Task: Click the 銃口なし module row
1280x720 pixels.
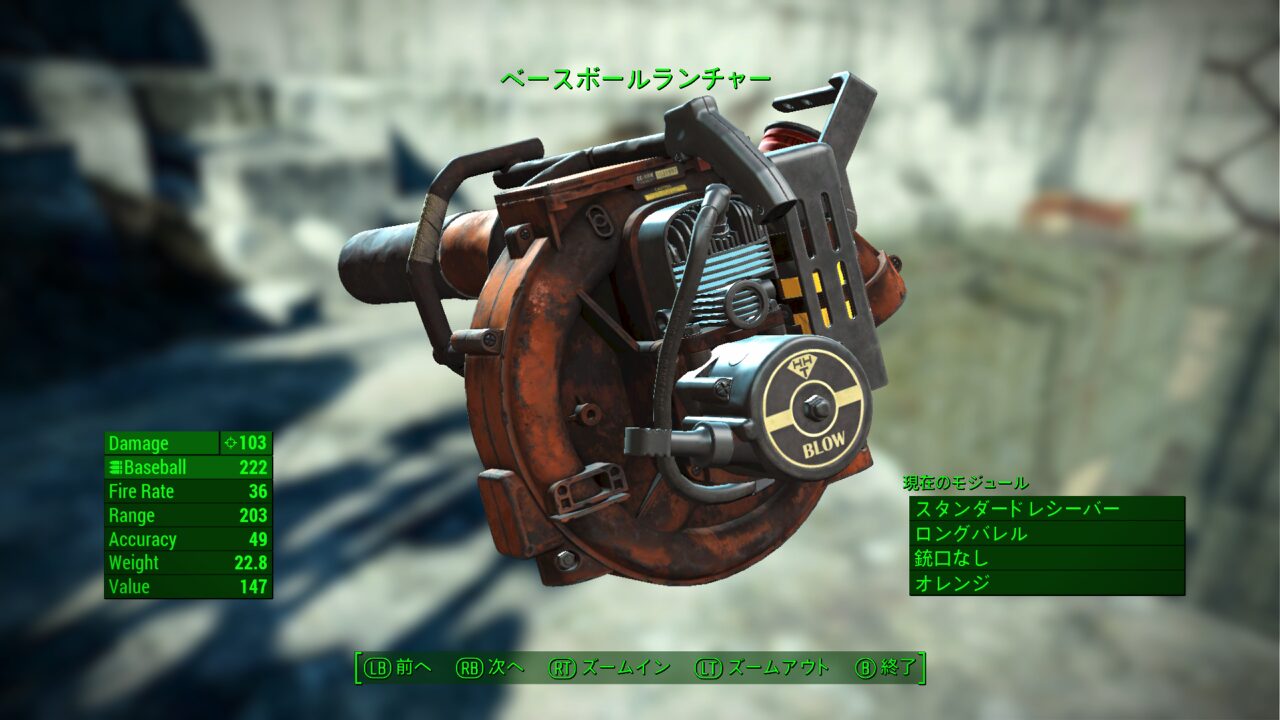Action: pos(1046,558)
